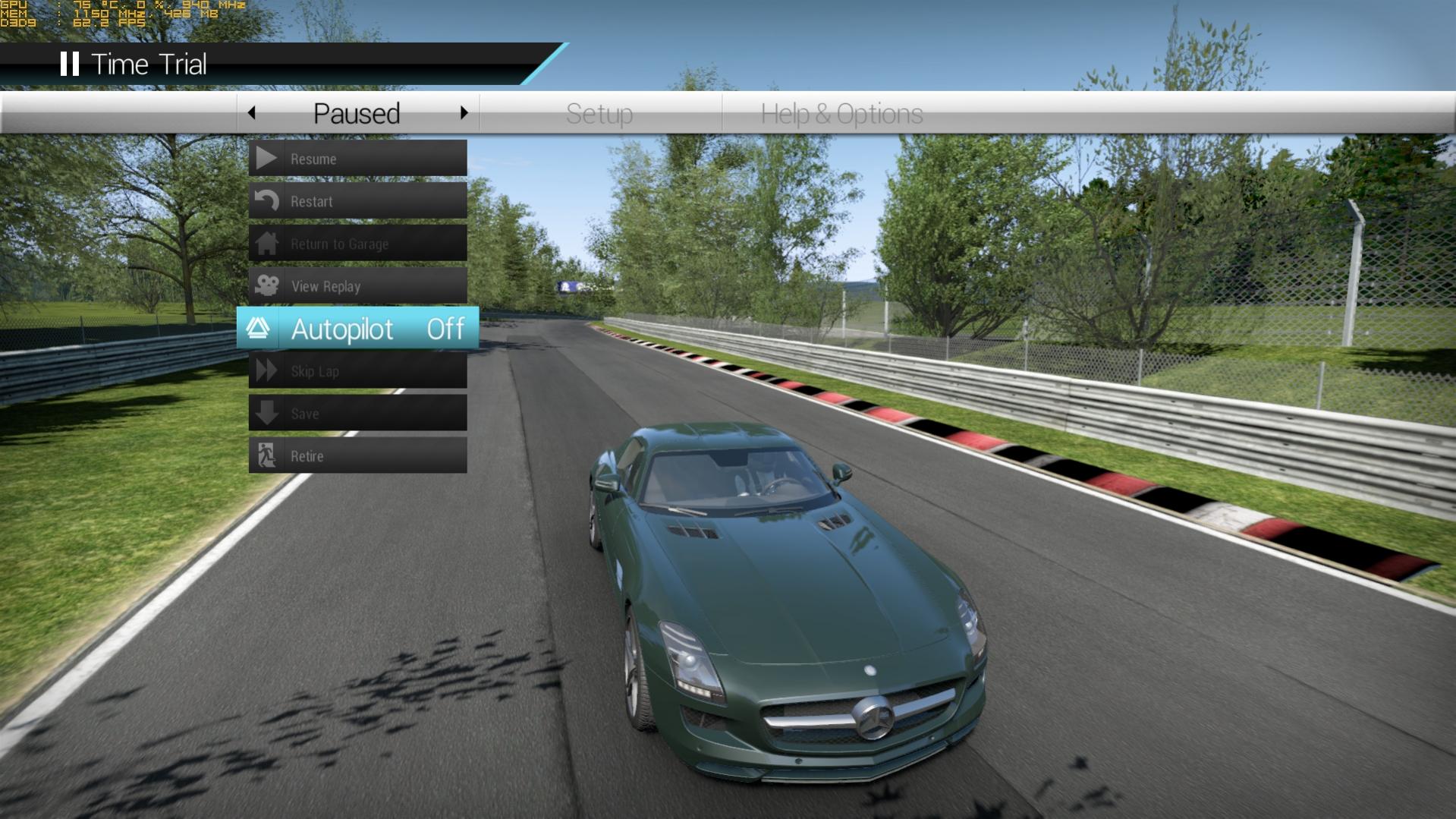This screenshot has height=819, width=1456.
Task: Choose Return to Garage
Action: [x=357, y=244]
